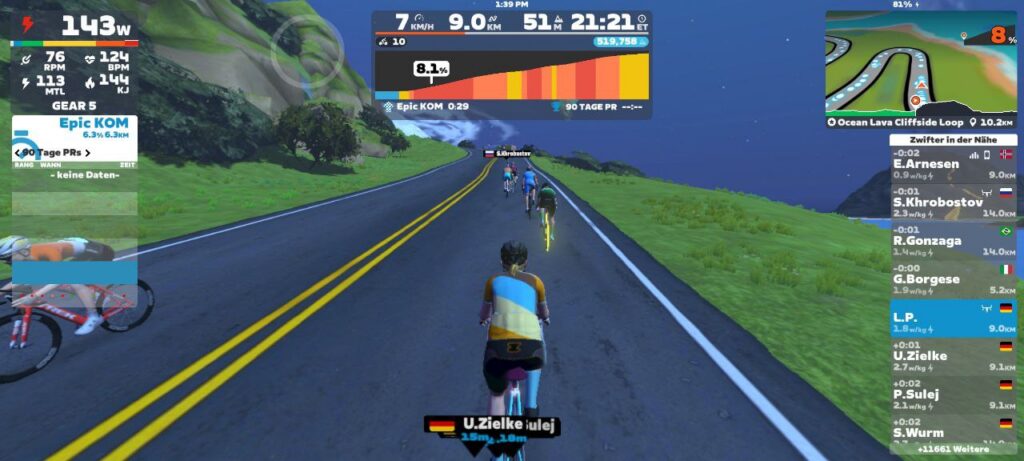Select the highlighted L.P. rider row
The width and height of the screenshot is (1024, 461).
952,318
